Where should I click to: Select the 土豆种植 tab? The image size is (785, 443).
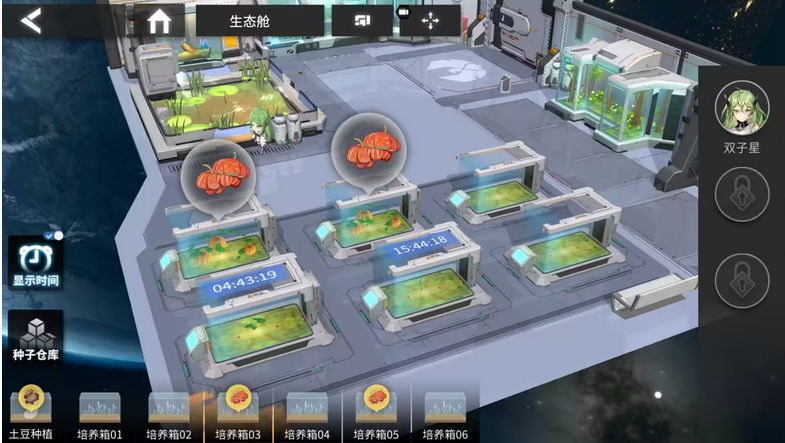pos(32,414)
